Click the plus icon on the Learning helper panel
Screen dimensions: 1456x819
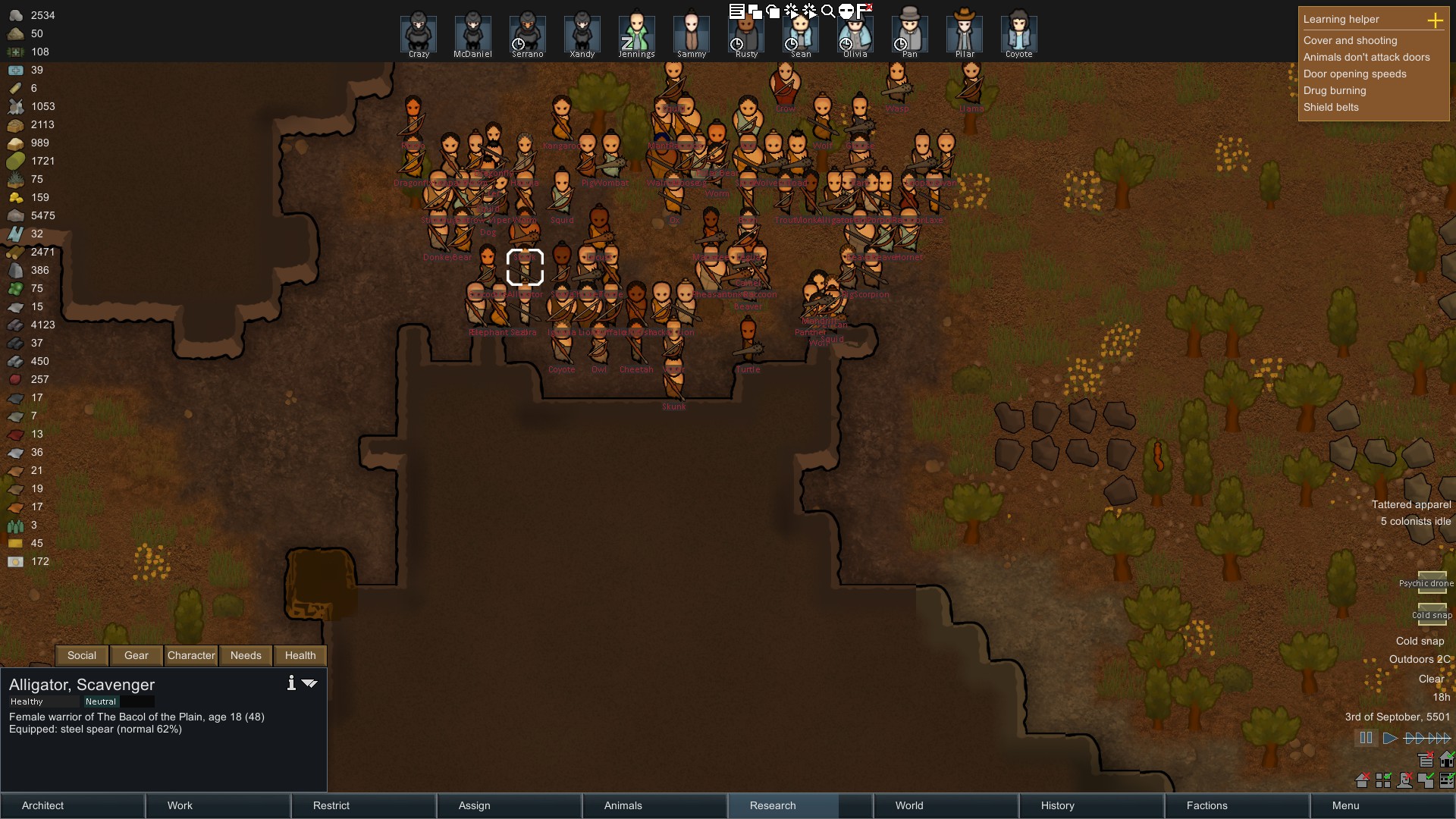[1436, 21]
